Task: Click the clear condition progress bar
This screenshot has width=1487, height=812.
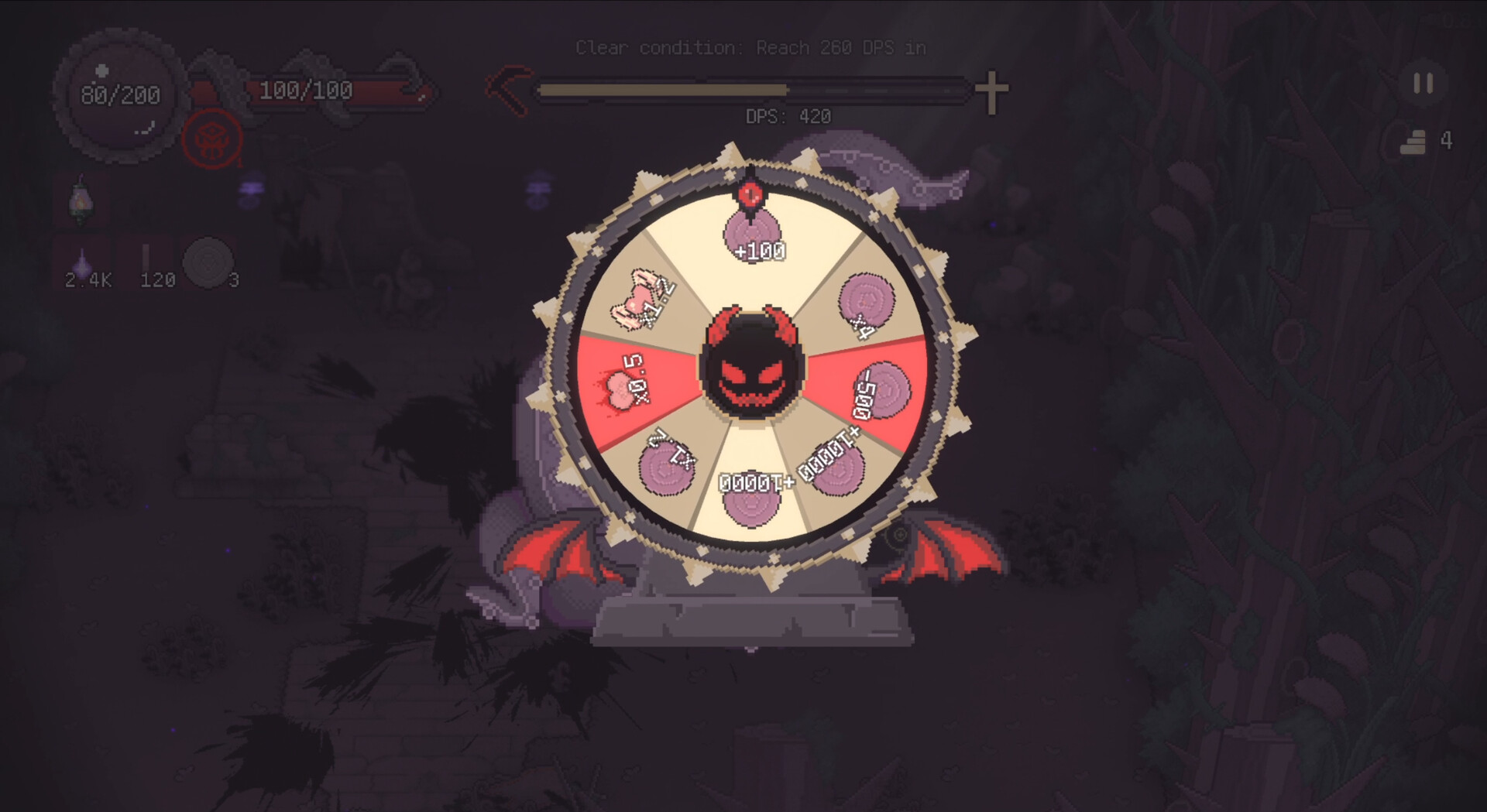Action: (x=751, y=88)
